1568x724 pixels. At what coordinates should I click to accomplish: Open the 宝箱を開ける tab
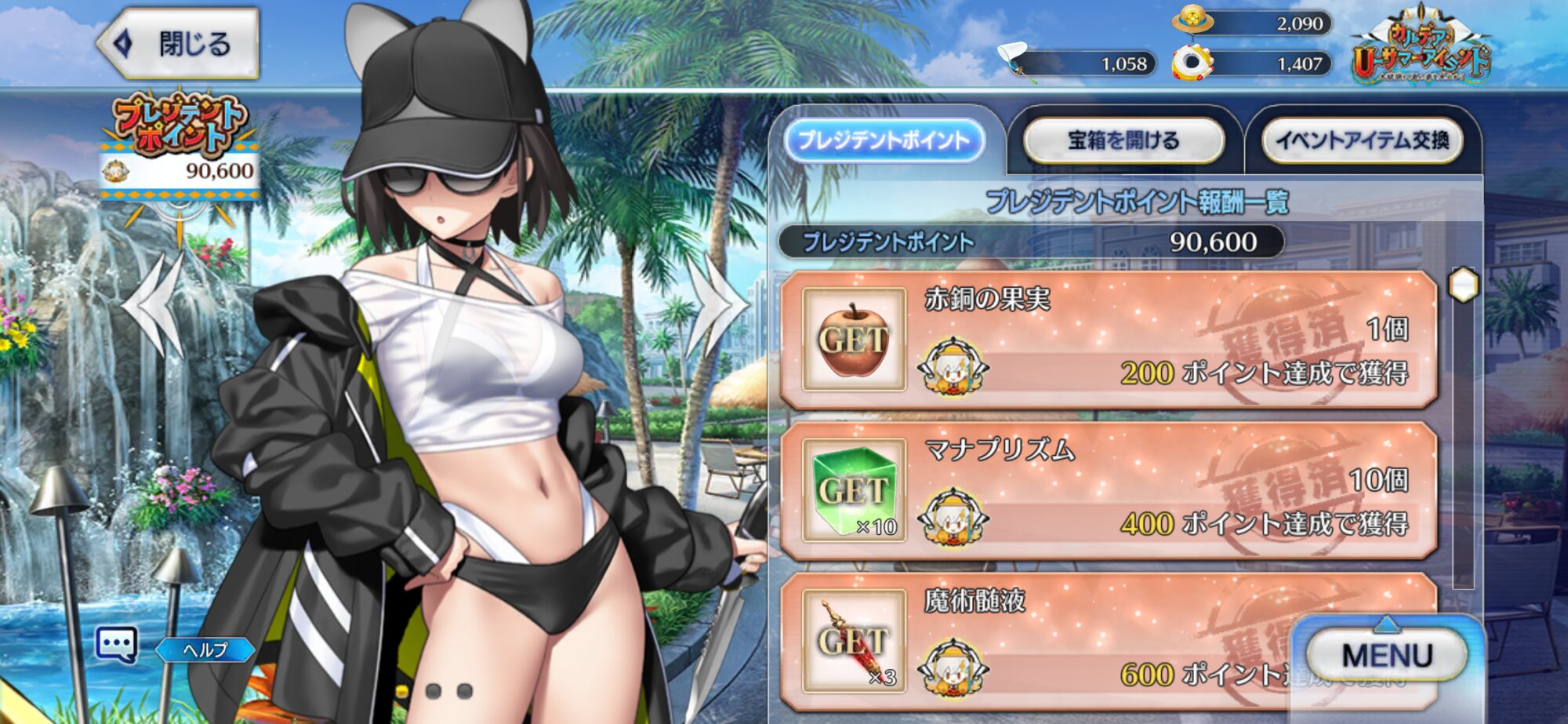1123,141
